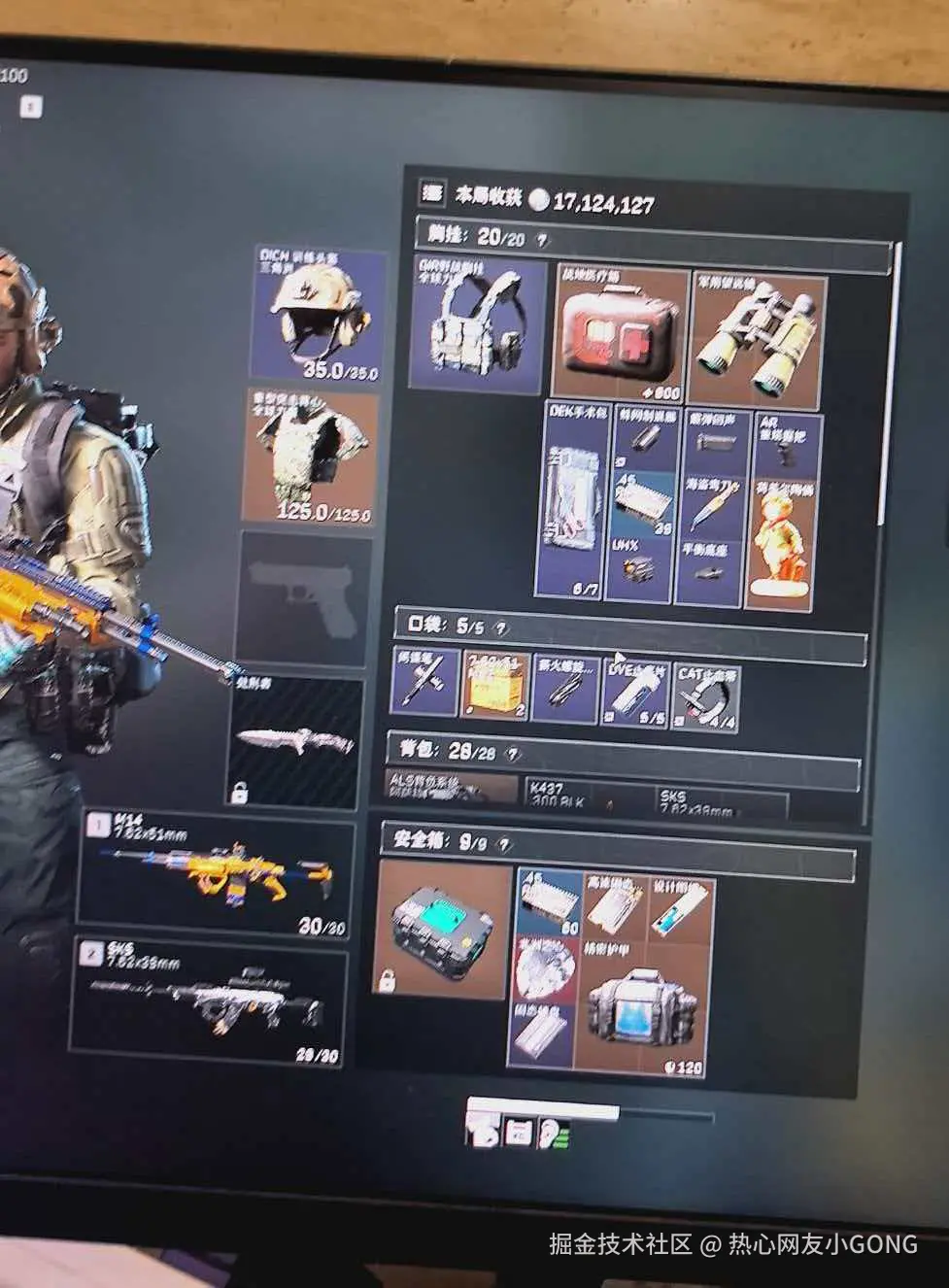Open the list icon beside loot value
949x1288 pixels.
[x=431, y=193]
